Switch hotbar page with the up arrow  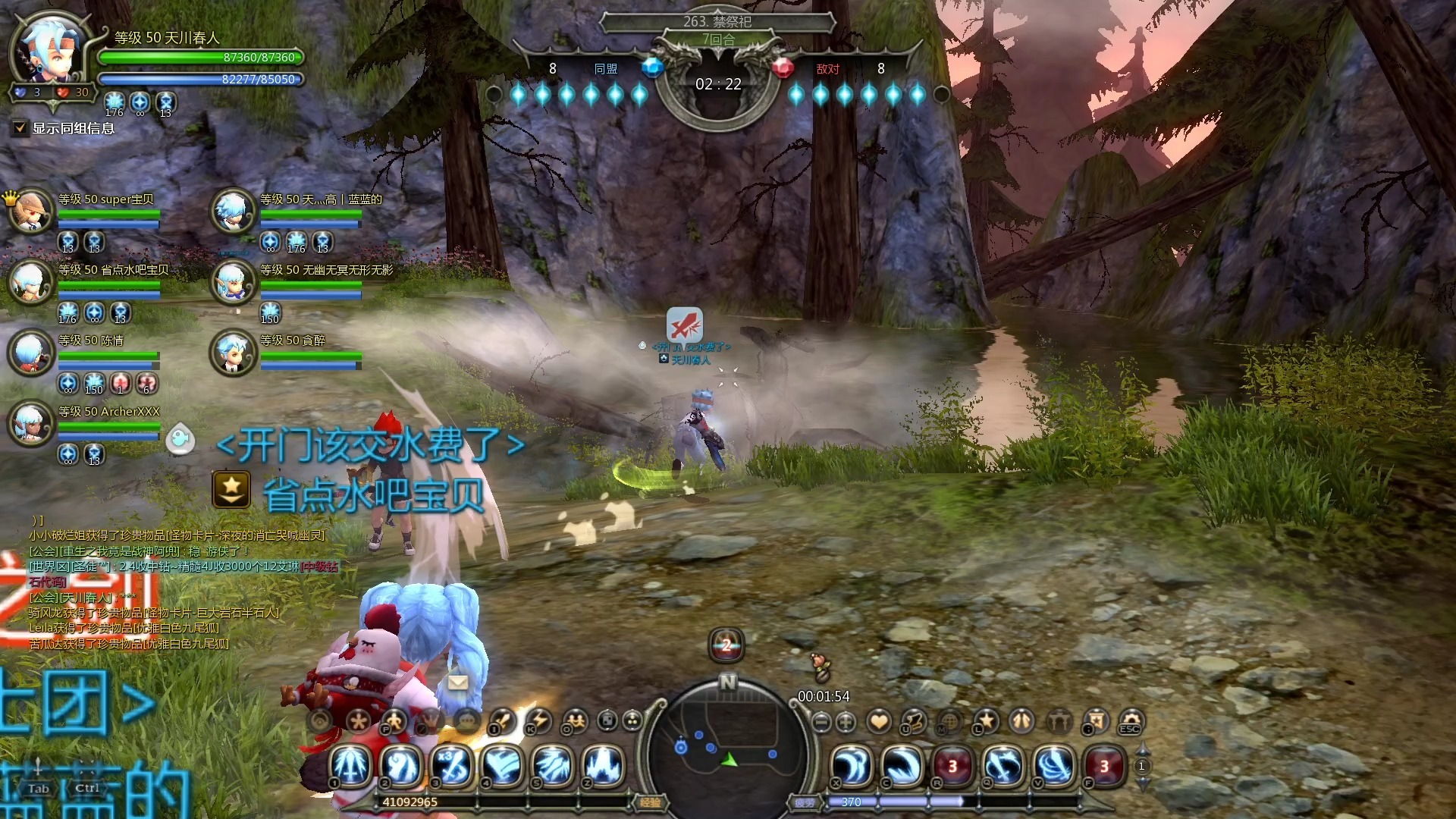click(x=1143, y=750)
